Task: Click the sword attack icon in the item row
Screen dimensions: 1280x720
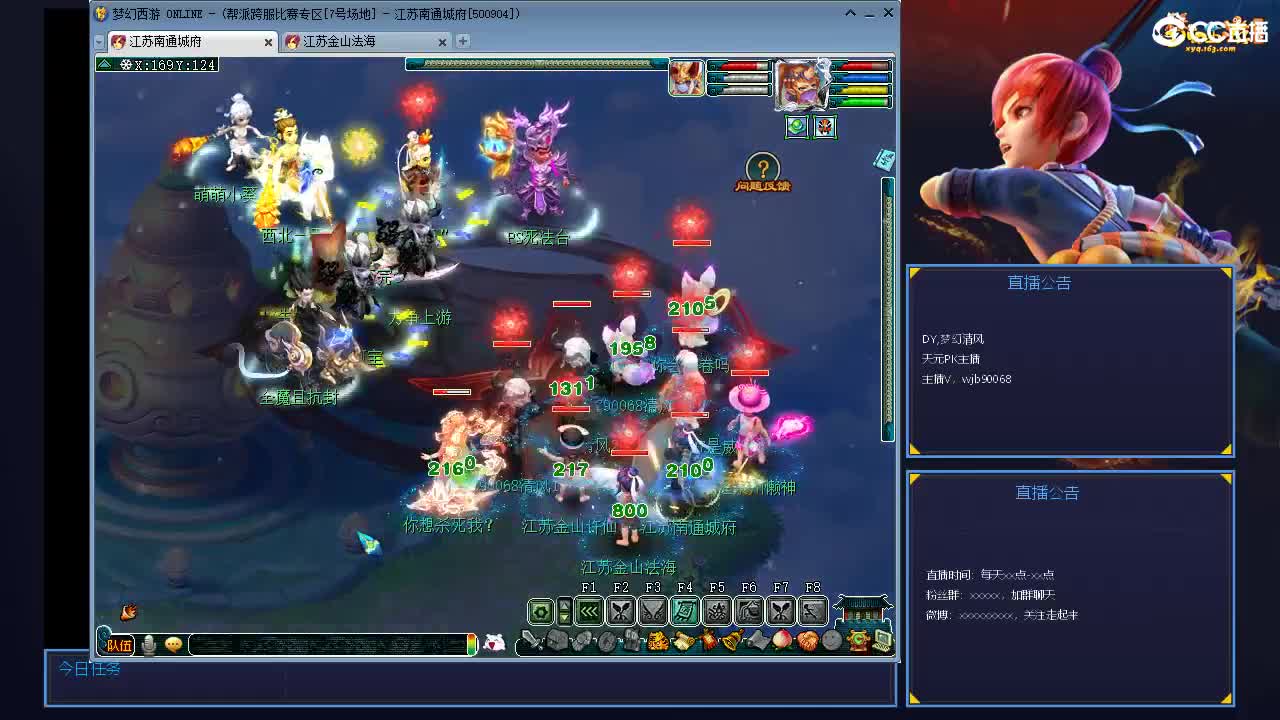Action: [x=530, y=639]
